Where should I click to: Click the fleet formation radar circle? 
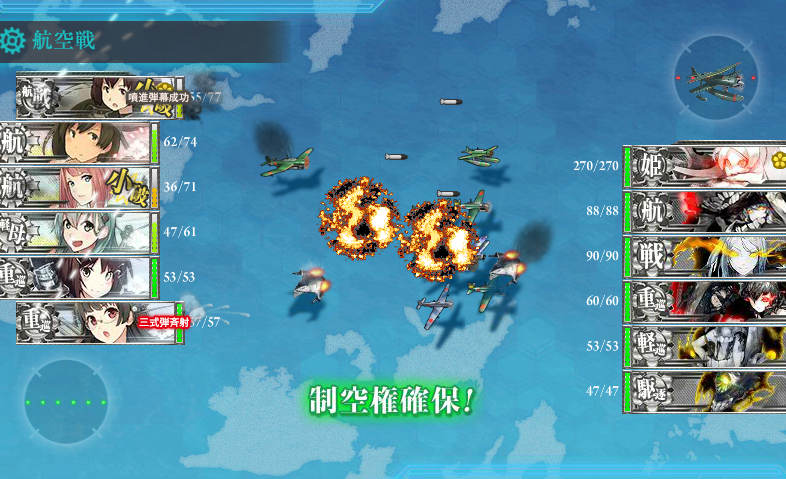pyautogui.click(x=66, y=402)
